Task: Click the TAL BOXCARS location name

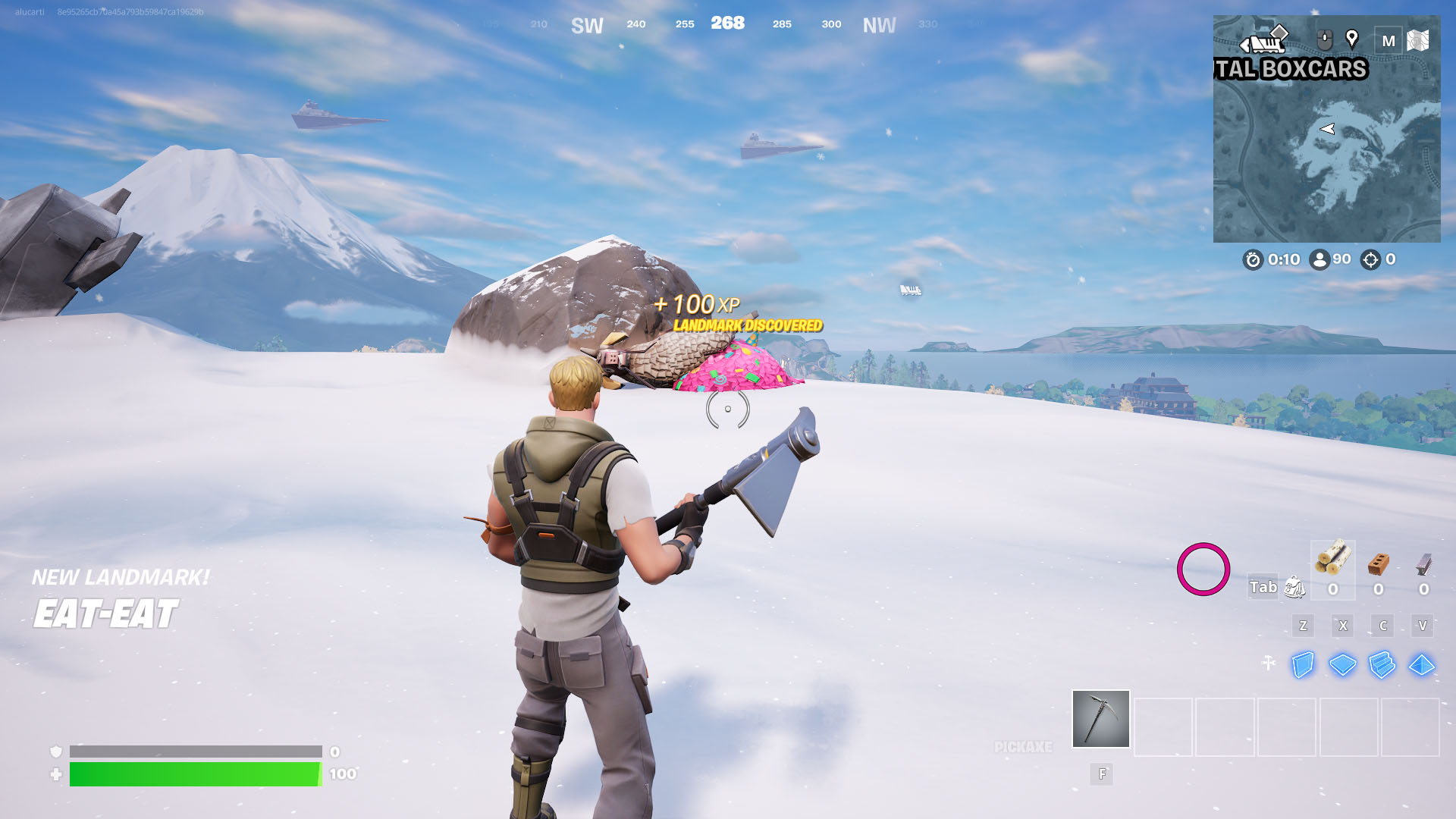Action: (x=1289, y=70)
